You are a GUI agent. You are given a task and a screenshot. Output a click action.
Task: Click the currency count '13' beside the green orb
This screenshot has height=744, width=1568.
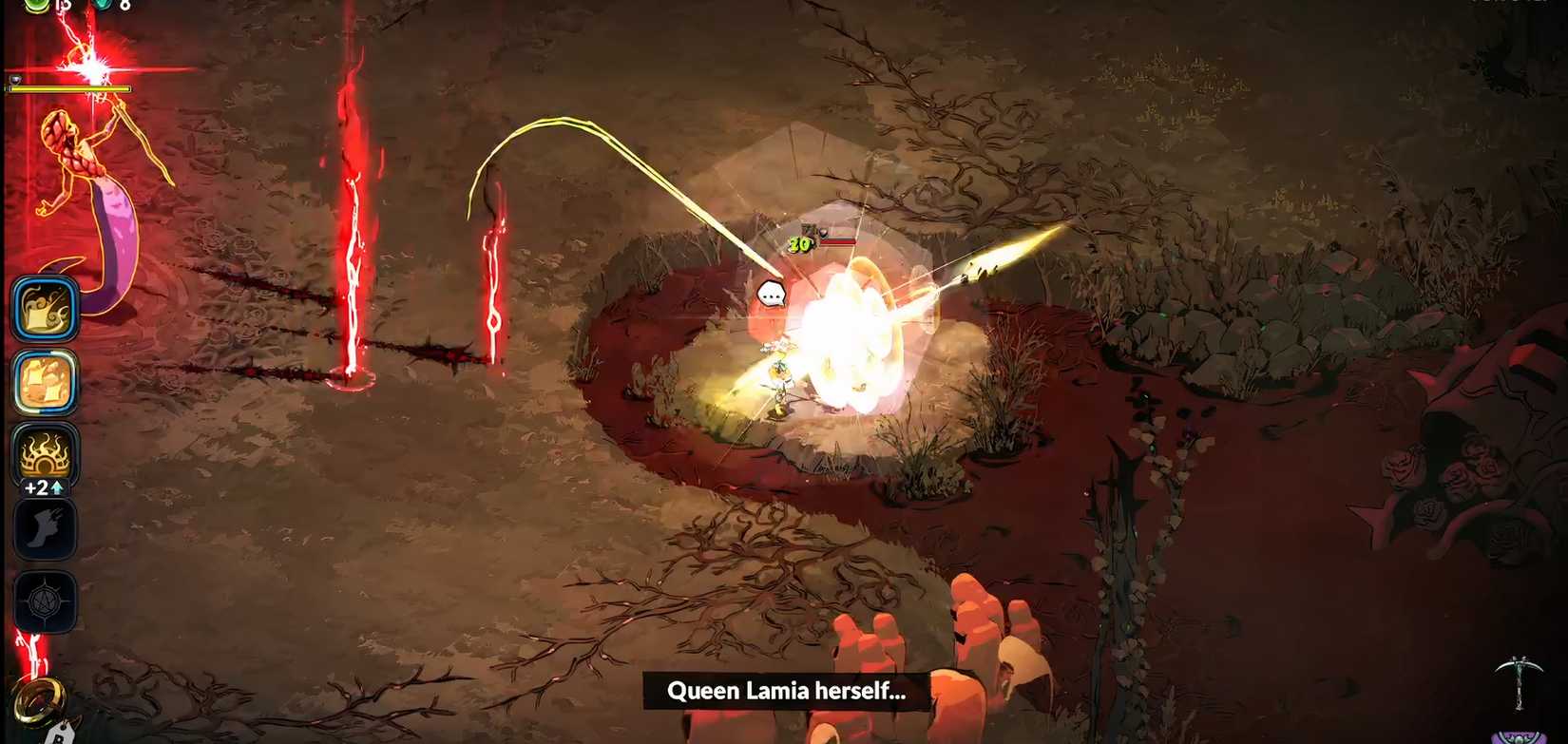63,8
